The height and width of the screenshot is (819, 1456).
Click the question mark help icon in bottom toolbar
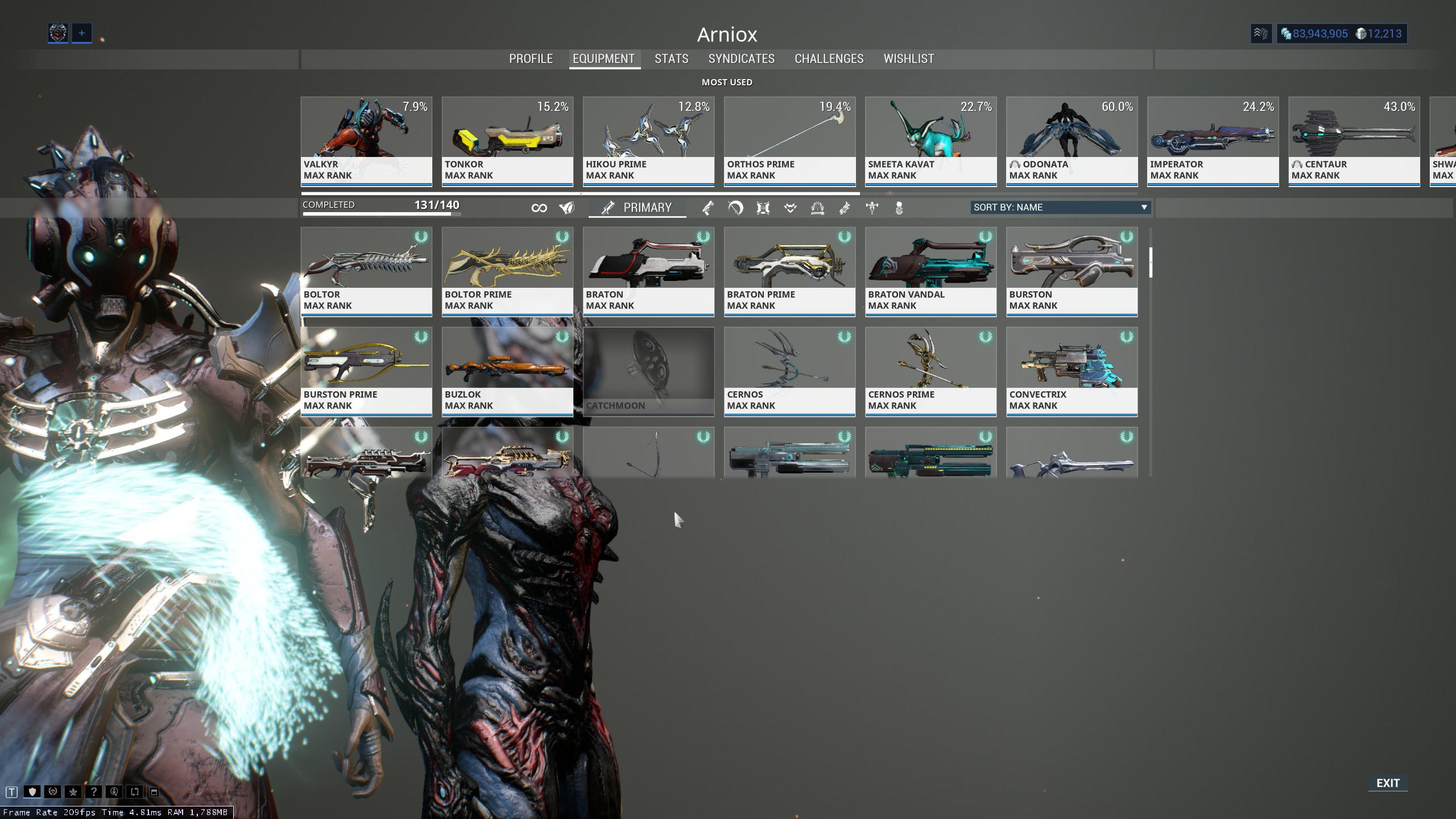94,792
